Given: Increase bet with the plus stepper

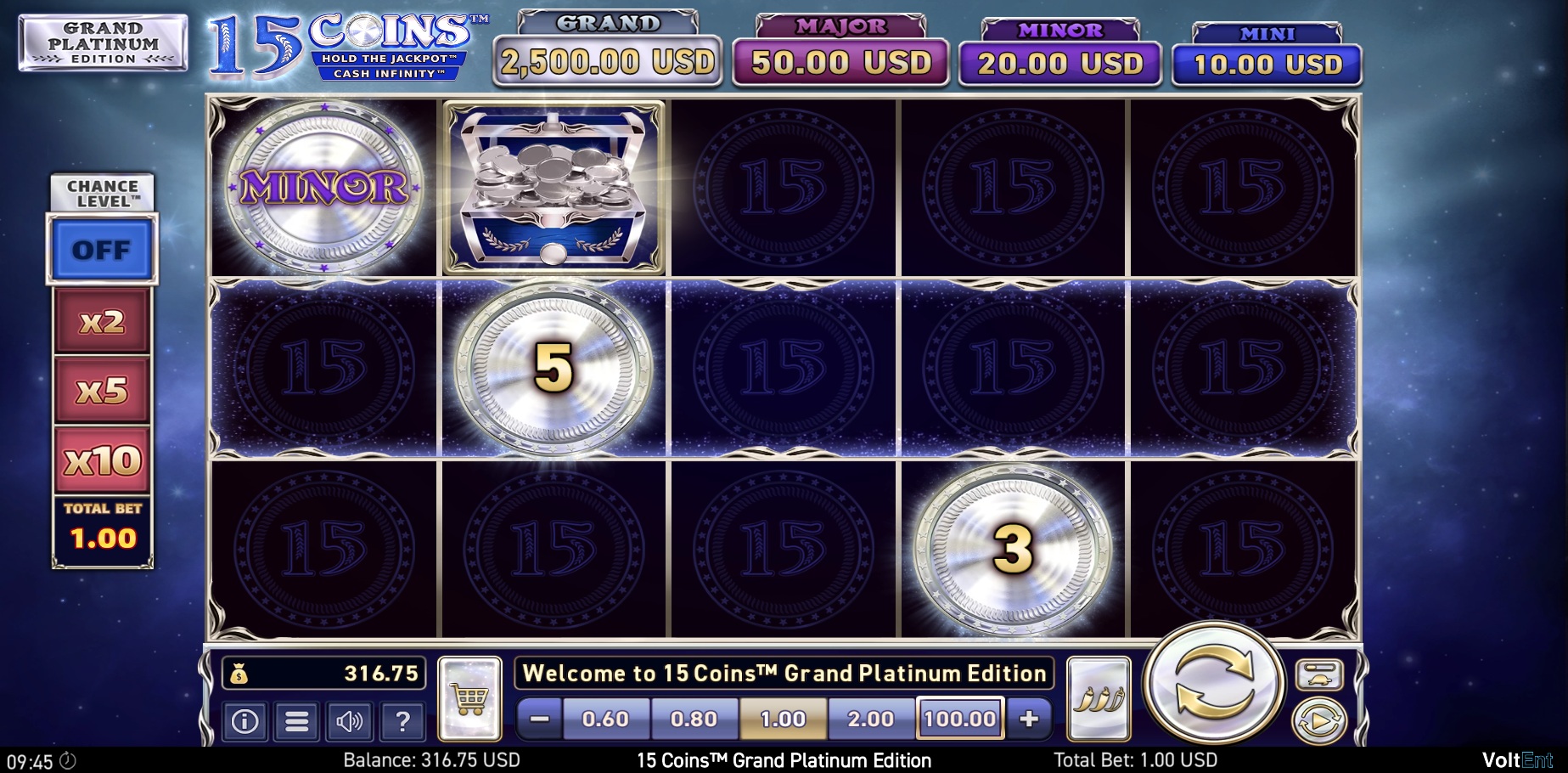Looking at the screenshot, I should (1031, 718).
